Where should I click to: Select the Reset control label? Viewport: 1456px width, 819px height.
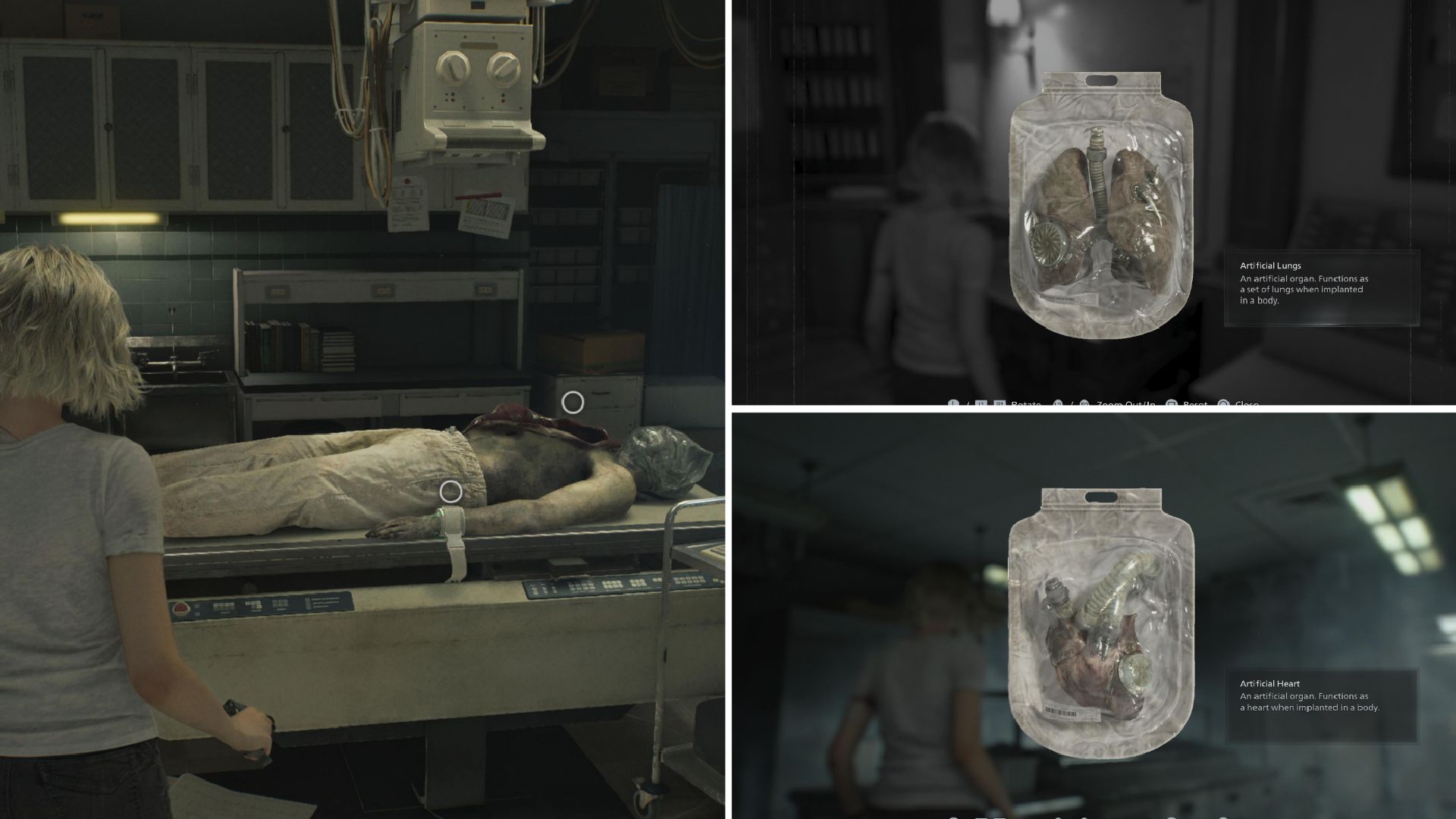pyautogui.click(x=1196, y=405)
